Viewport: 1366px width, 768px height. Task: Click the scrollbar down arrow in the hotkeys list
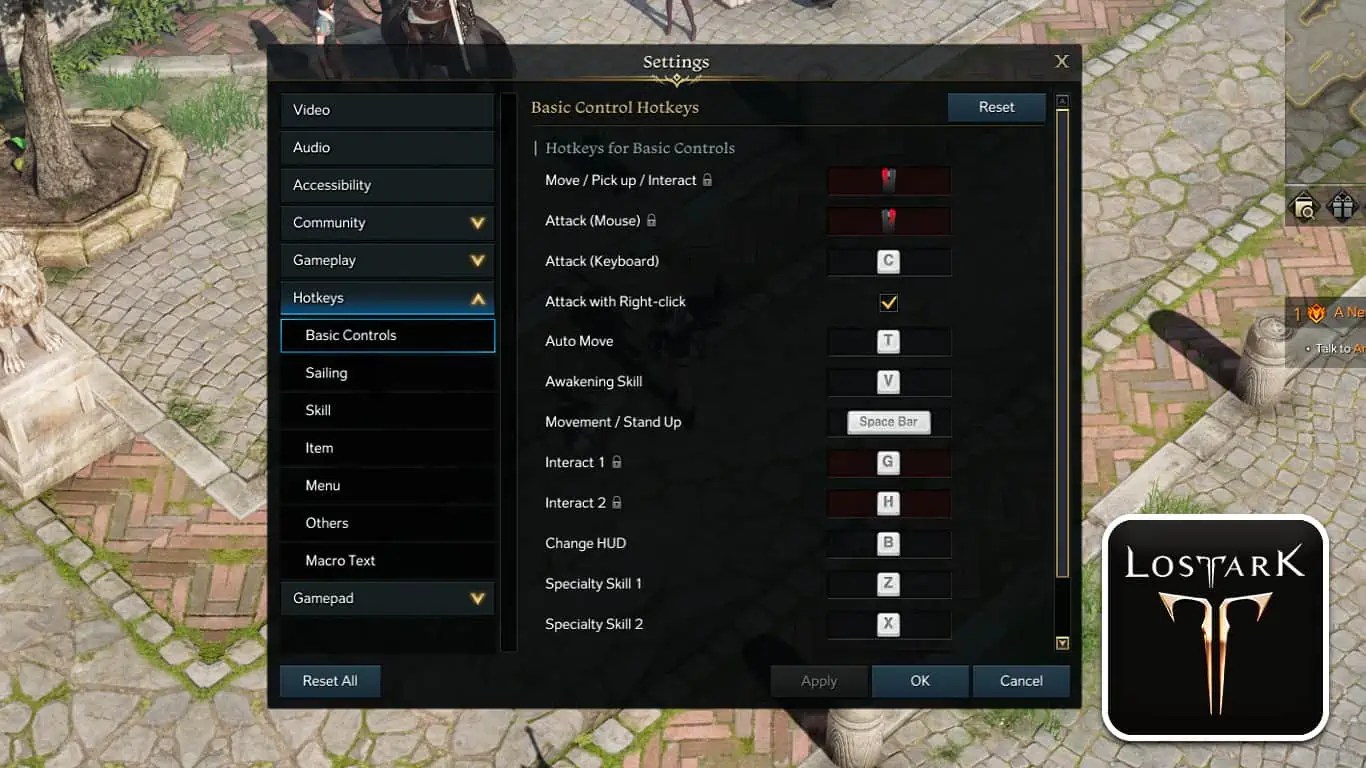pyautogui.click(x=1062, y=643)
